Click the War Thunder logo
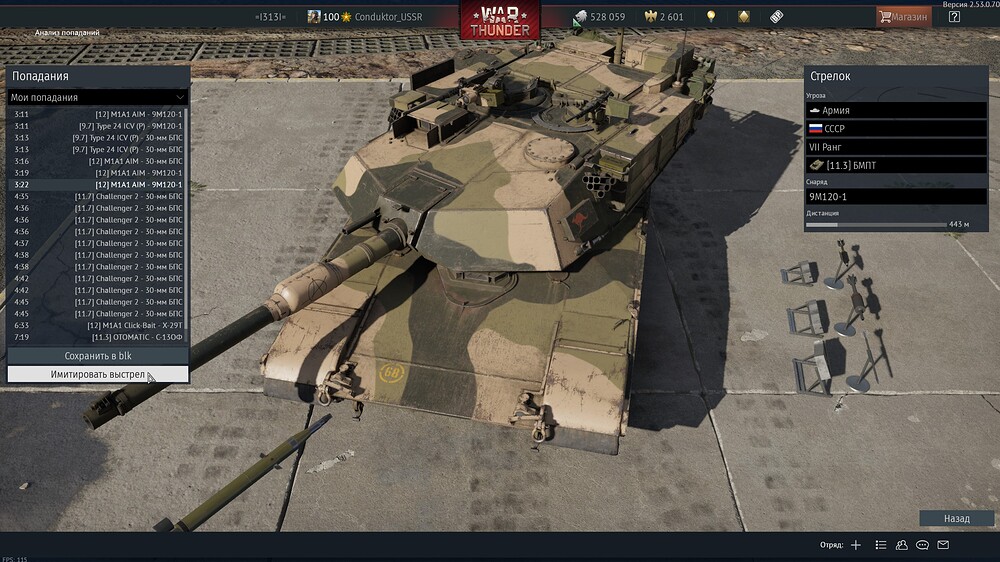 point(500,20)
